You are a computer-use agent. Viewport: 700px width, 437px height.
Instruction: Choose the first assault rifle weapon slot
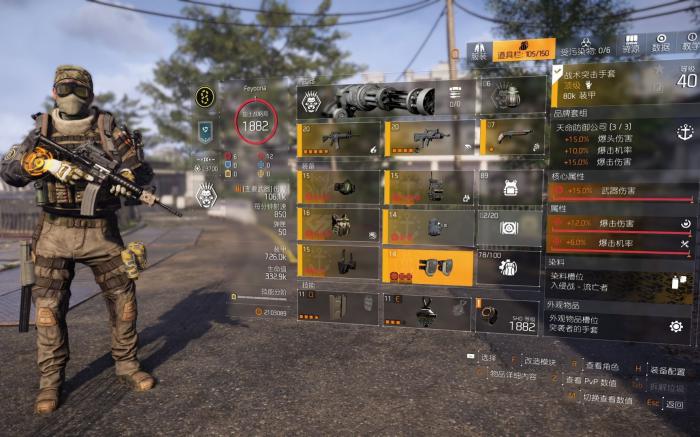coord(339,138)
